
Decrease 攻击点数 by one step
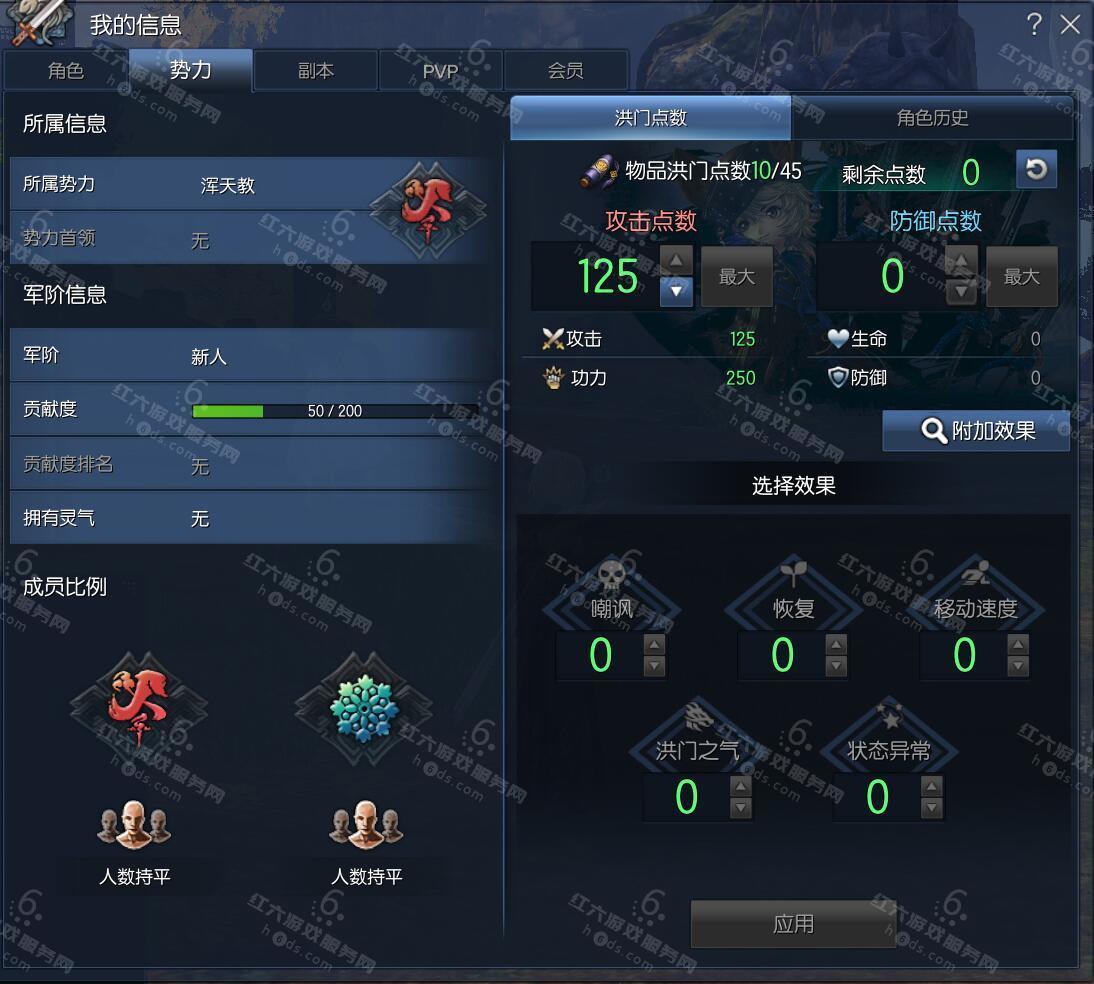pyautogui.click(x=677, y=291)
